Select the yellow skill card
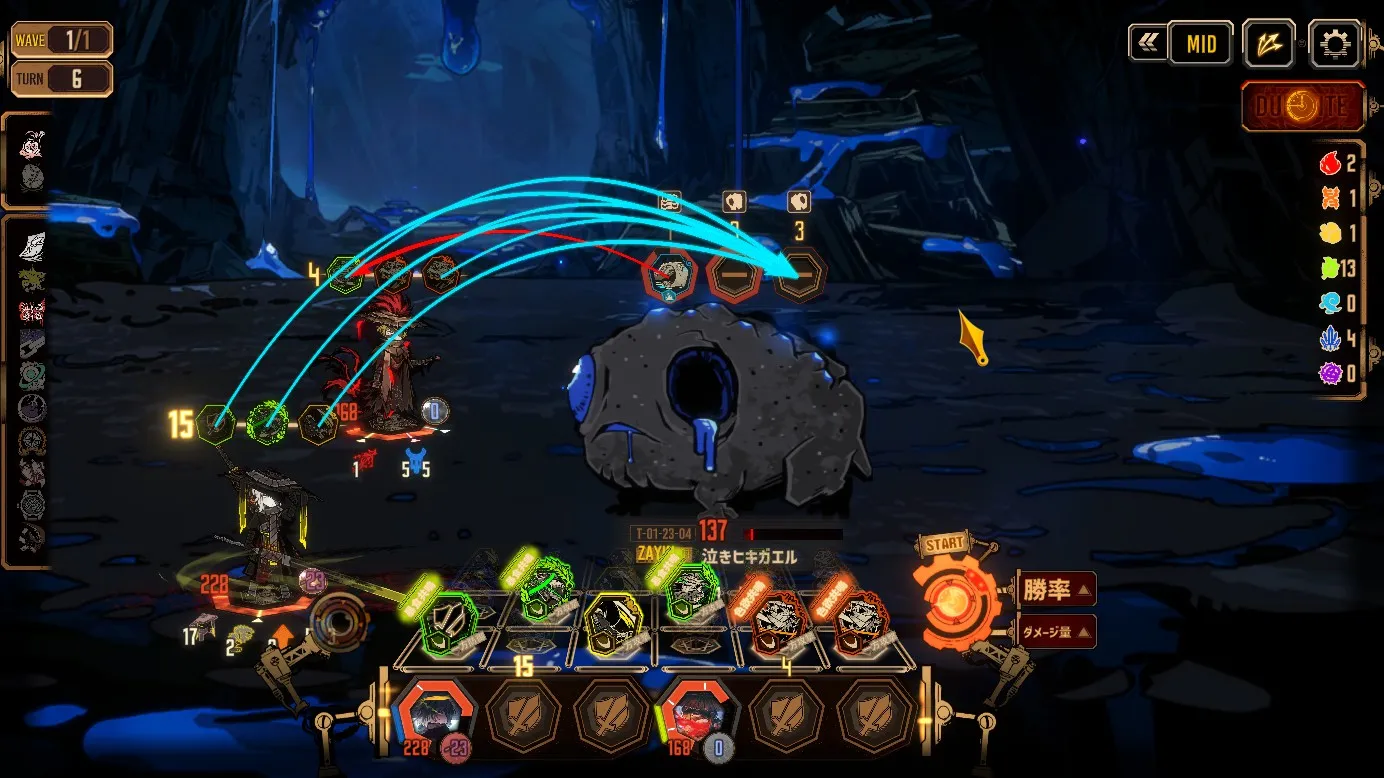 pyautogui.click(x=610, y=618)
